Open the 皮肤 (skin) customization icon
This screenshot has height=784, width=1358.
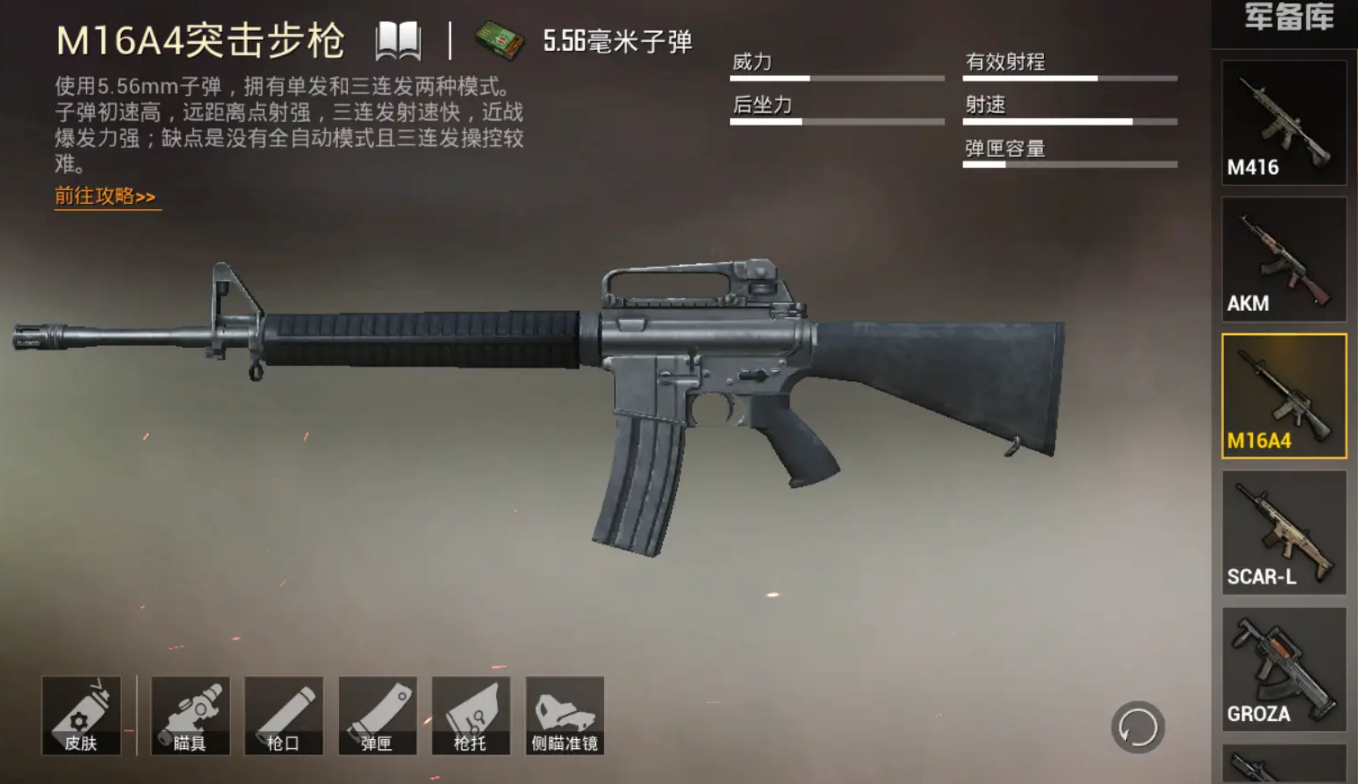[x=82, y=714]
